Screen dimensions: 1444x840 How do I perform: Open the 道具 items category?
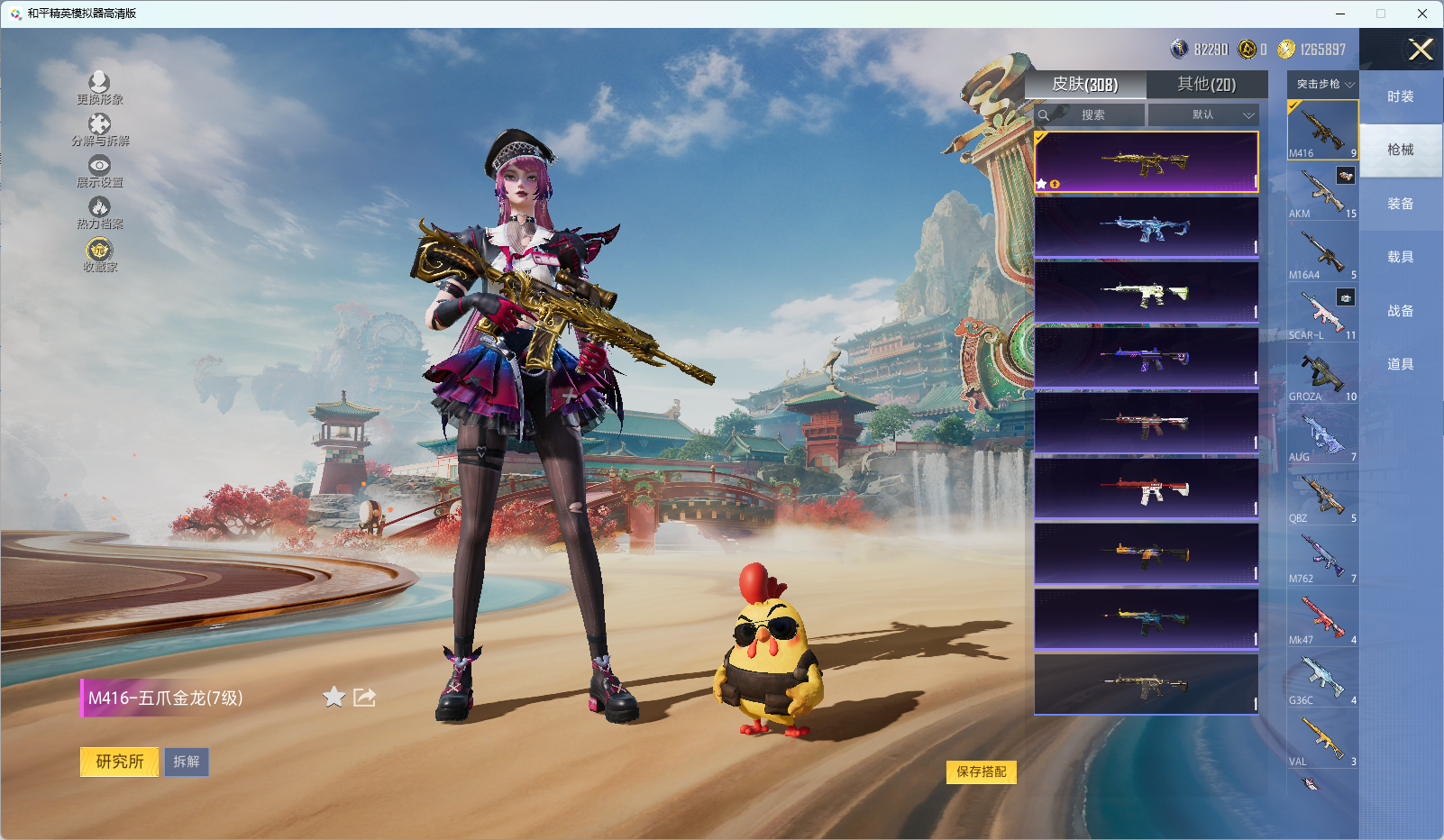pyautogui.click(x=1401, y=364)
